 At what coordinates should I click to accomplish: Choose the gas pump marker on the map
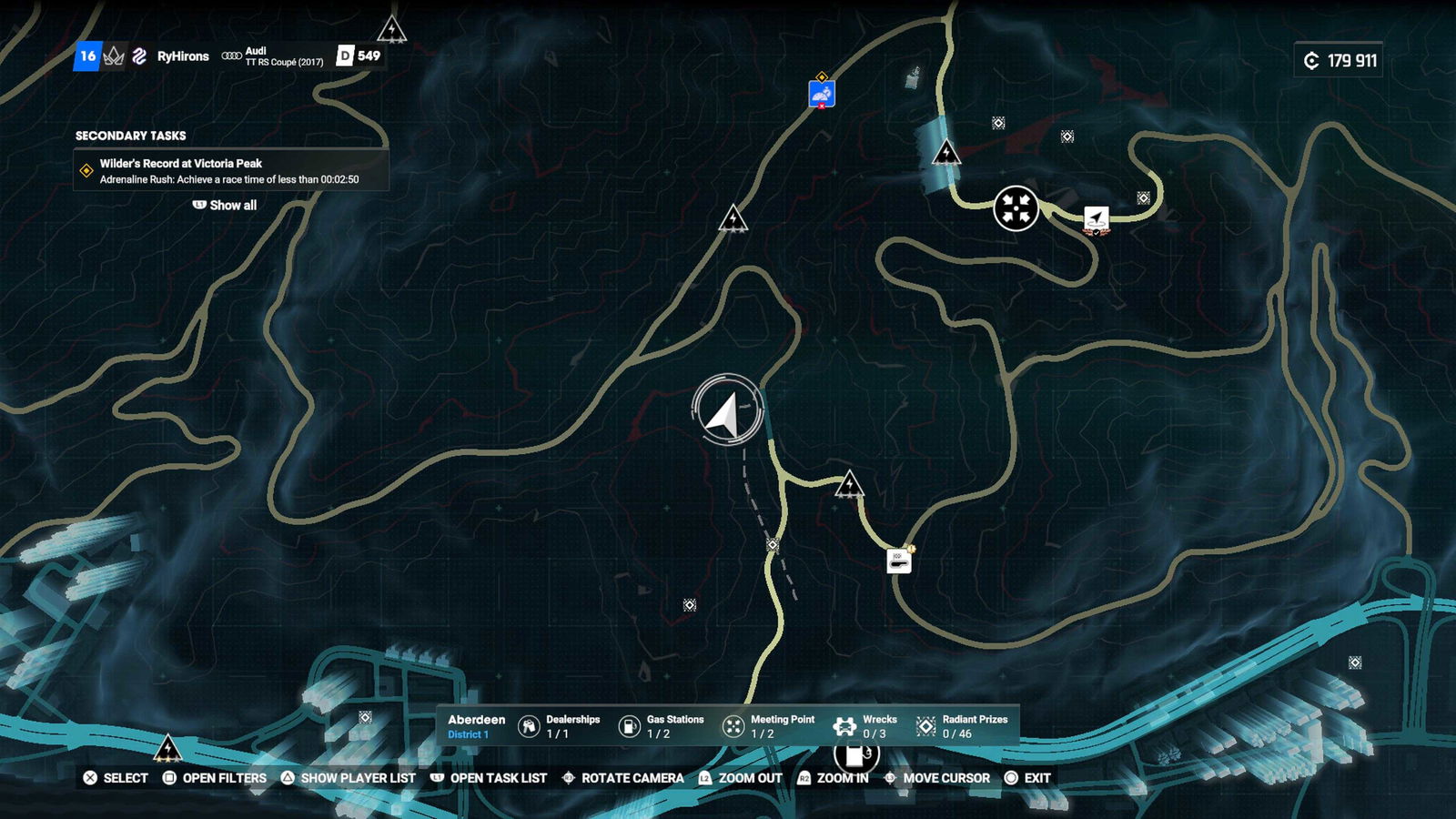[855, 755]
